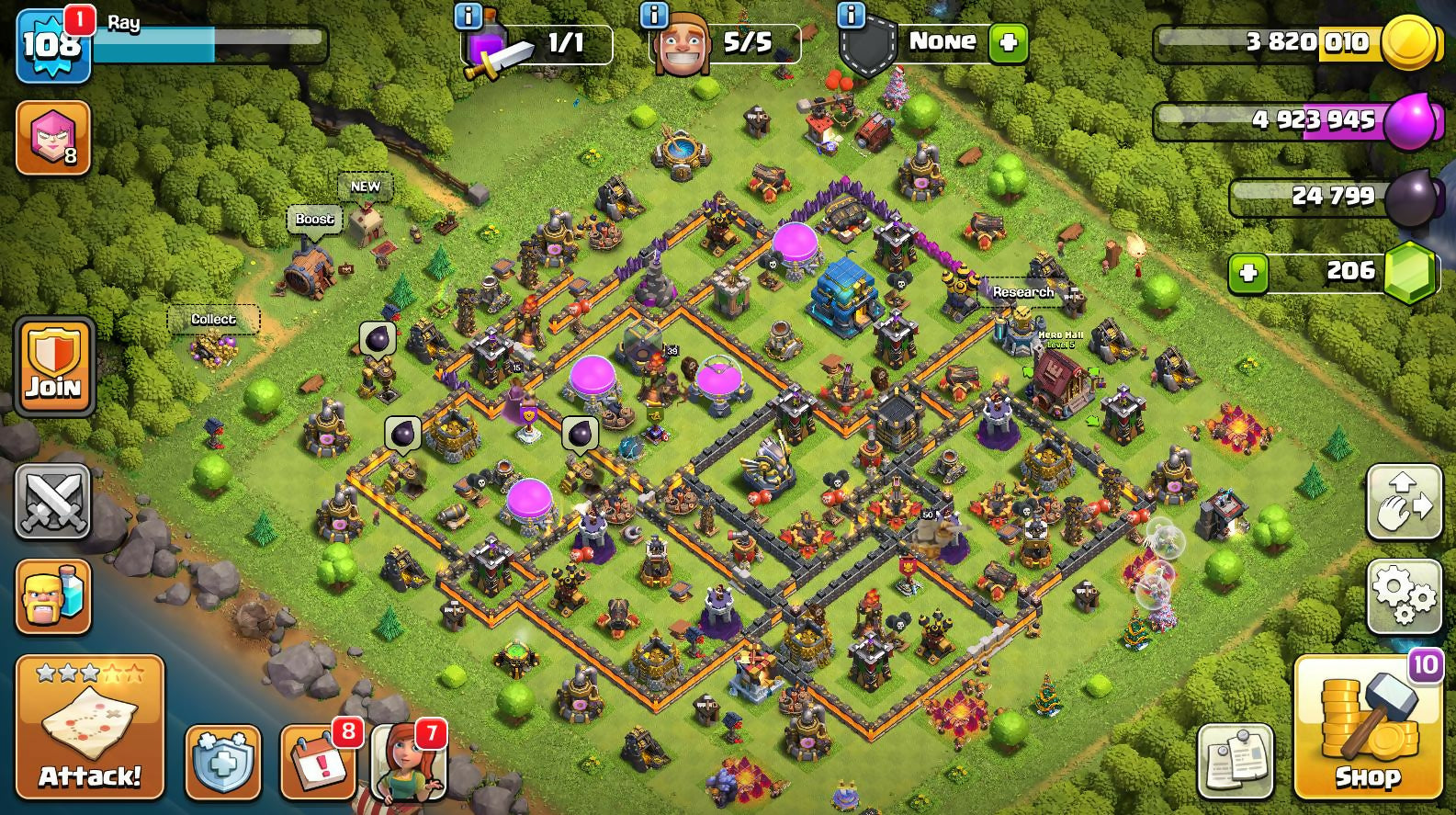Show info for the sword potion 1/1 counter
The image size is (1456, 815).
[x=468, y=16]
